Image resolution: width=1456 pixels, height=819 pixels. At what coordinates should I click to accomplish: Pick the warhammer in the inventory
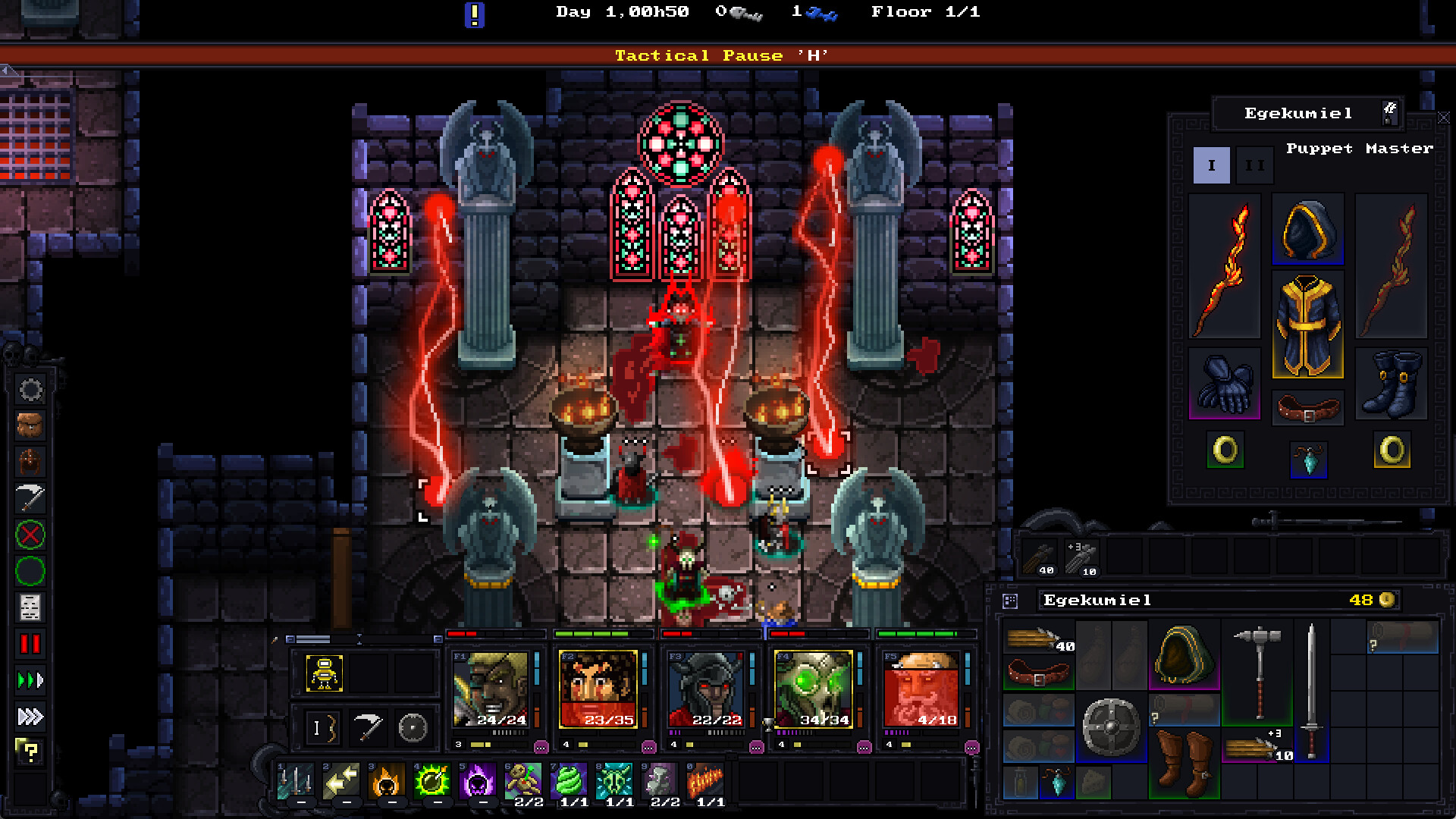click(1257, 671)
